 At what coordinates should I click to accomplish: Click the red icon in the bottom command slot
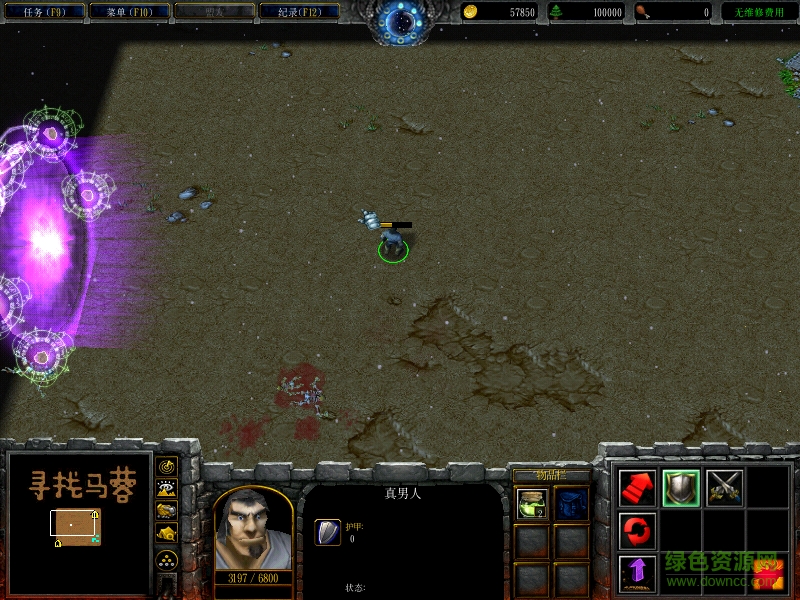[x=767, y=572]
